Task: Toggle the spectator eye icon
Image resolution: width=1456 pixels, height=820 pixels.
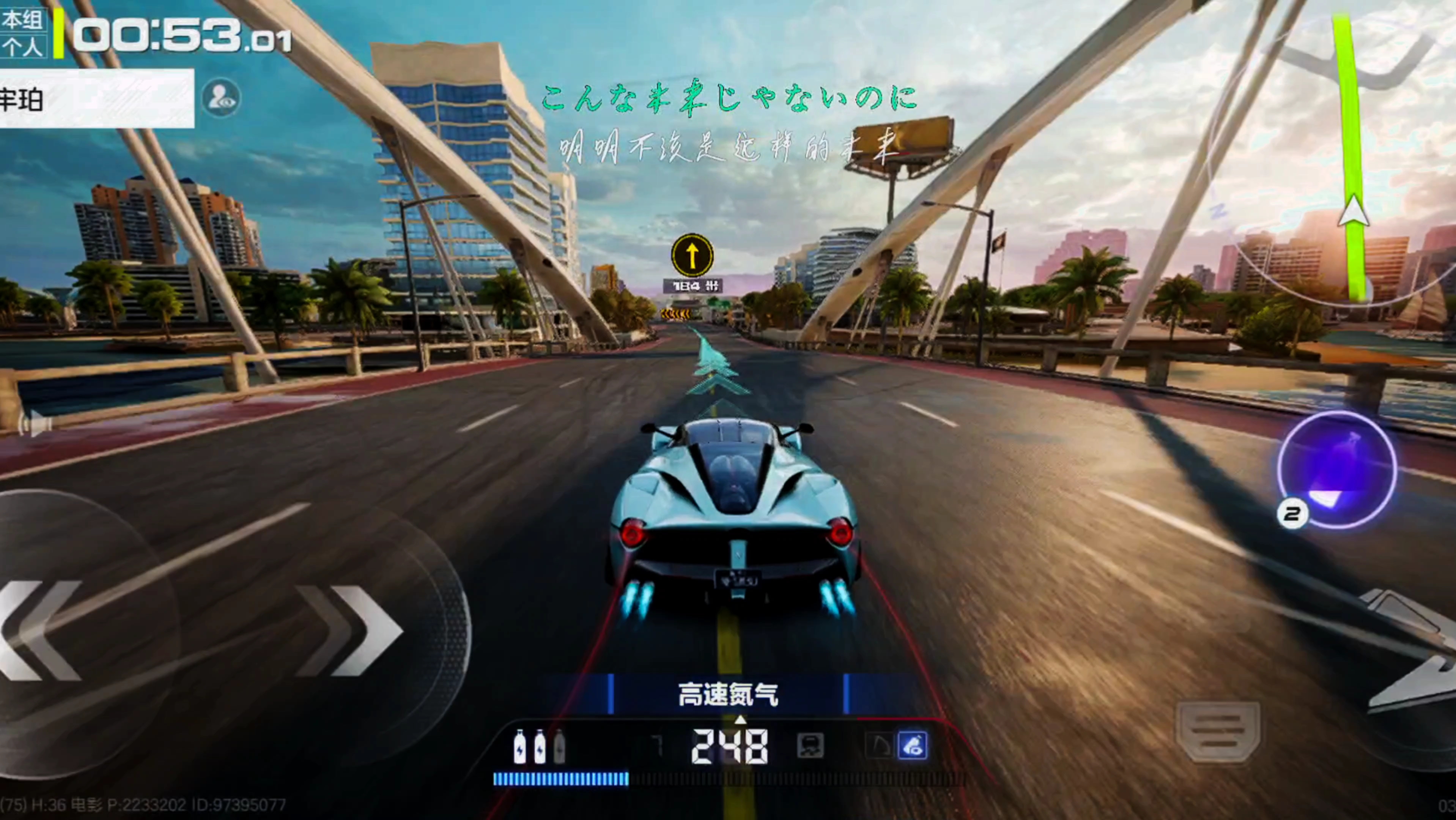Action: click(220, 98)
